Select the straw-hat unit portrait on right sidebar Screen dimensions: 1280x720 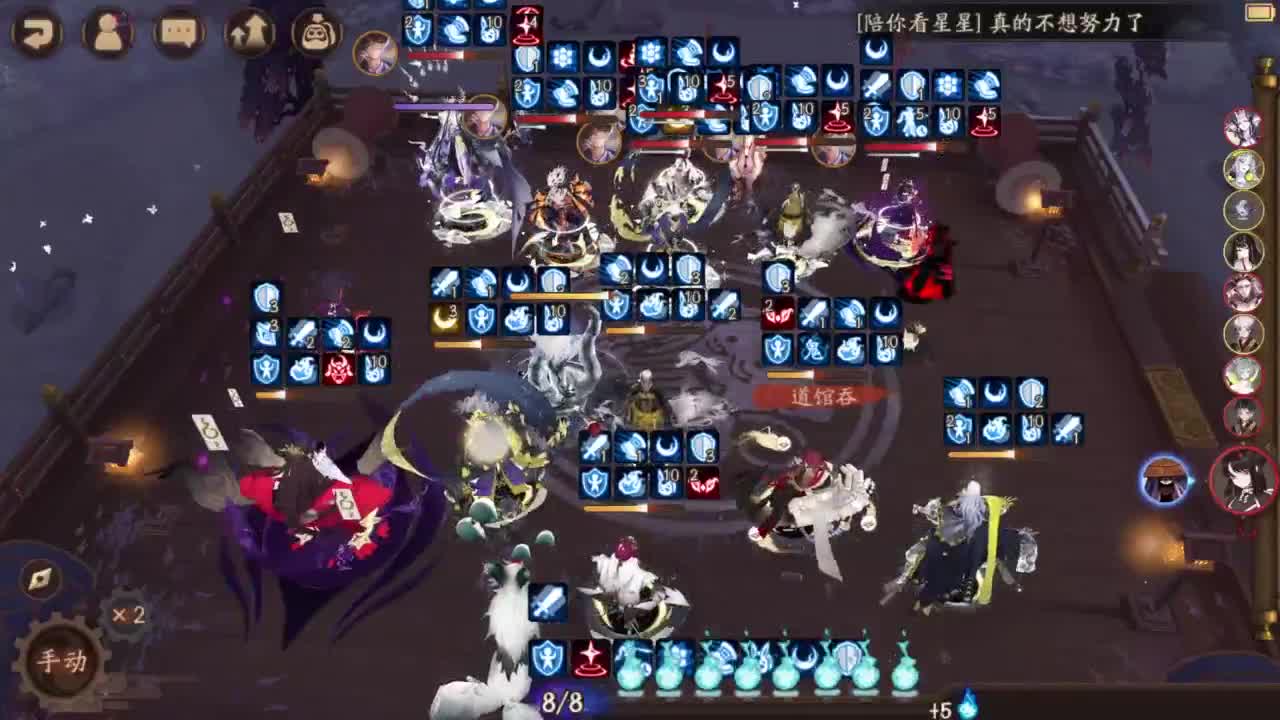tap(1166, 480)
